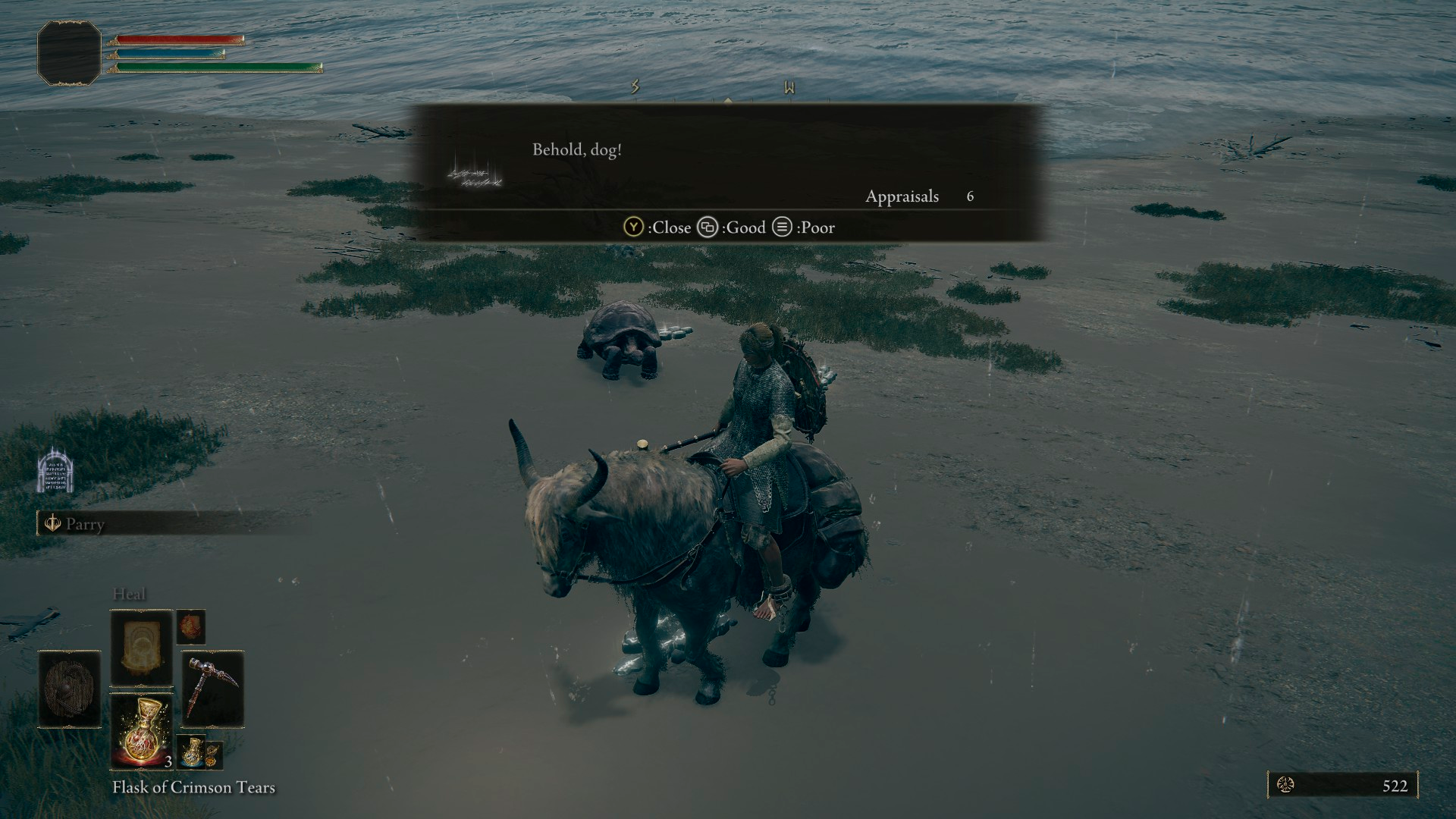Select the Heal incantation scroll slot

click(x=142, y=647)
